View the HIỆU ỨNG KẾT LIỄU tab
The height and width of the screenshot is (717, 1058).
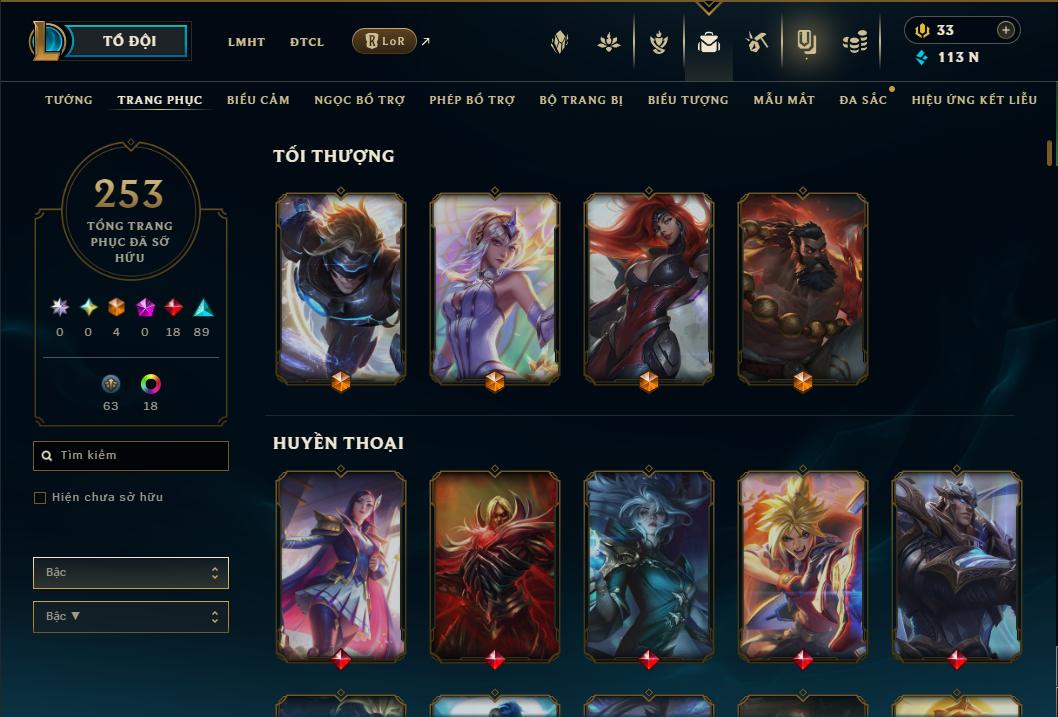(x=974, y=100)
